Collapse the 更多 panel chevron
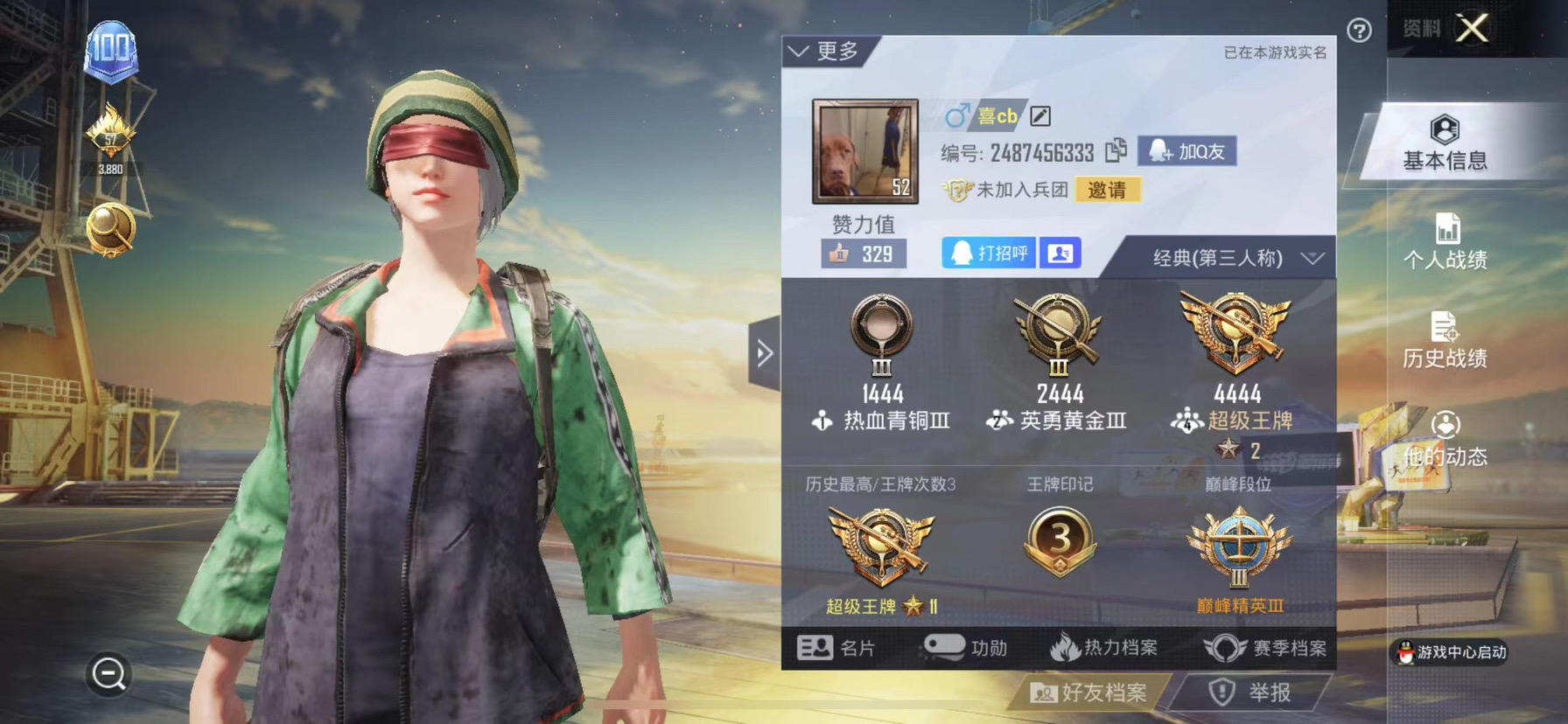Screen dimensions: 1568x724 point(799,50)
